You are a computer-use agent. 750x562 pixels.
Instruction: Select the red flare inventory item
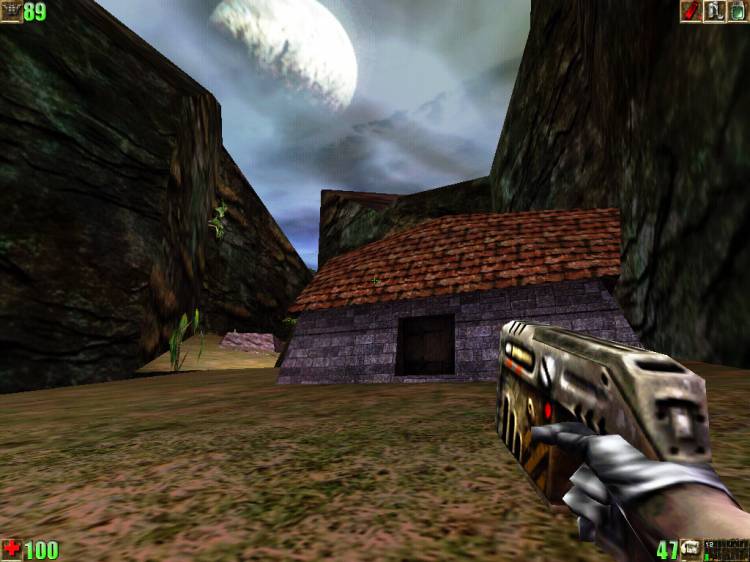coord(691,11)
